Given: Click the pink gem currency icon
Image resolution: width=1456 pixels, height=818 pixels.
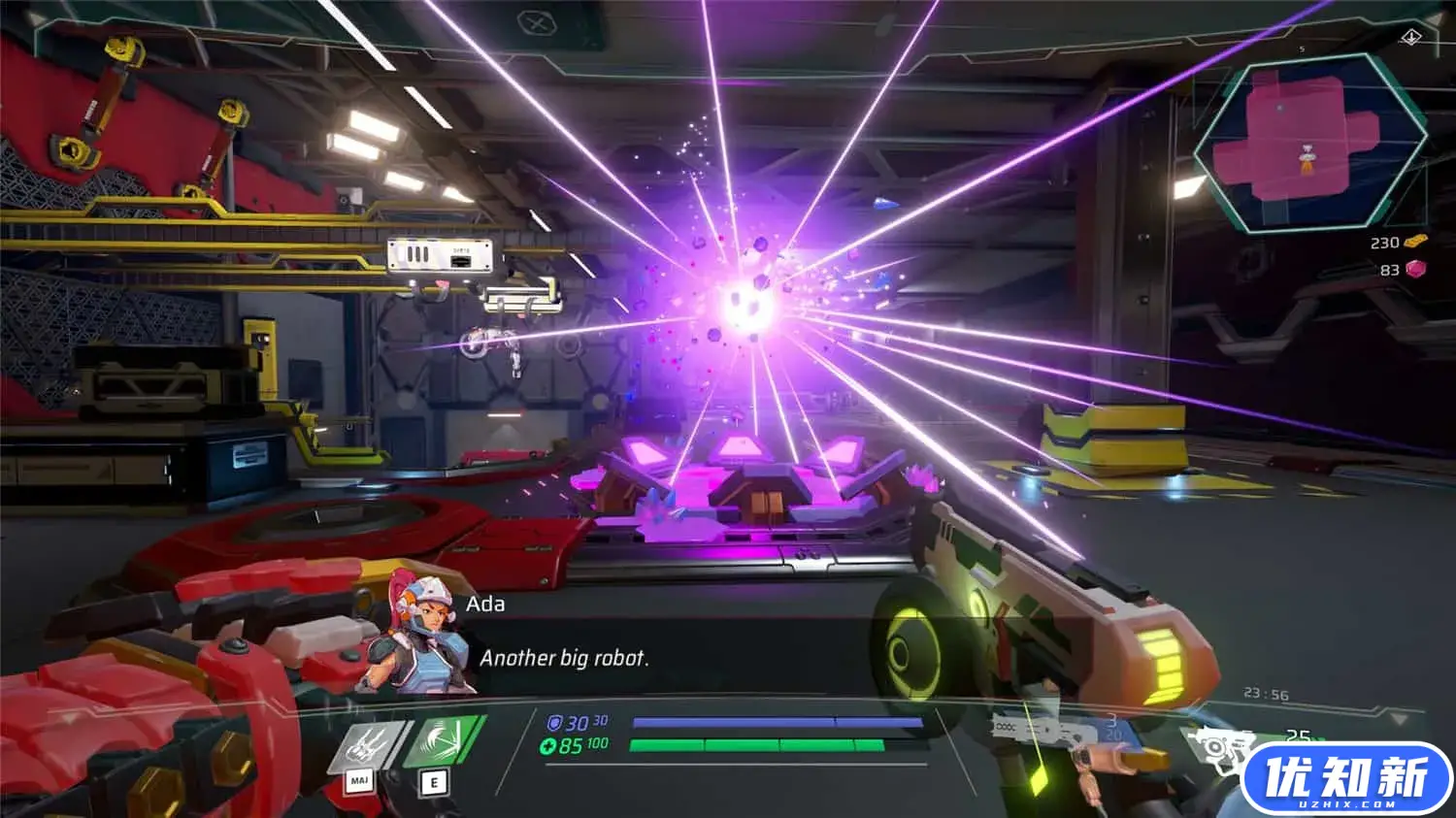Looking at the screenshot, I should 1416,269.
